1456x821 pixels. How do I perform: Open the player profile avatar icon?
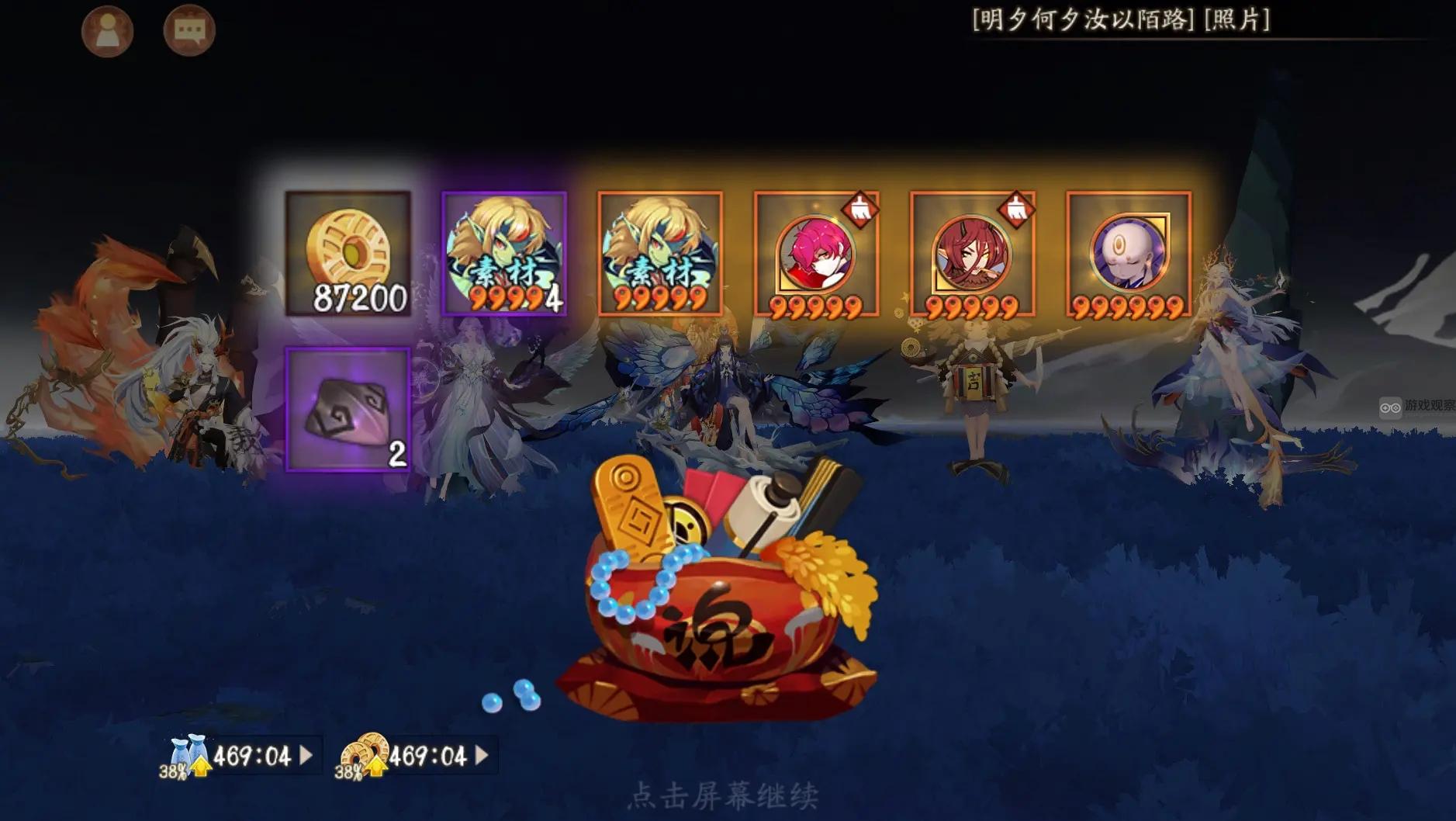coord(109,31)
